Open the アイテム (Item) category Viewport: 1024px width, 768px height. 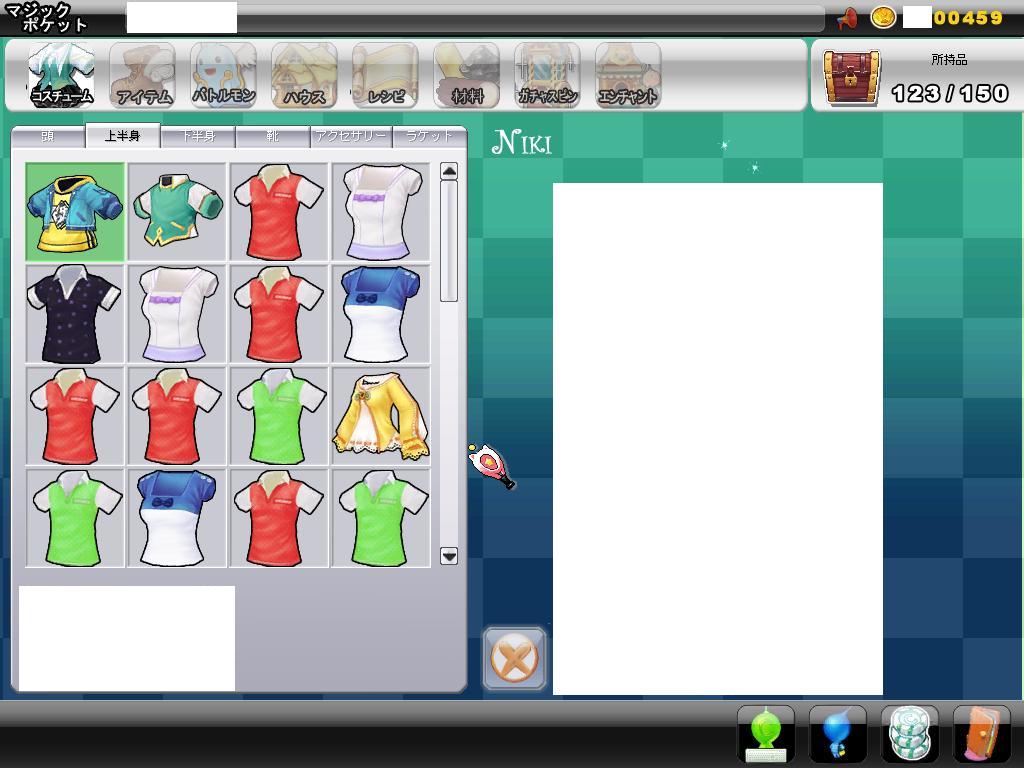click(143, 75)
